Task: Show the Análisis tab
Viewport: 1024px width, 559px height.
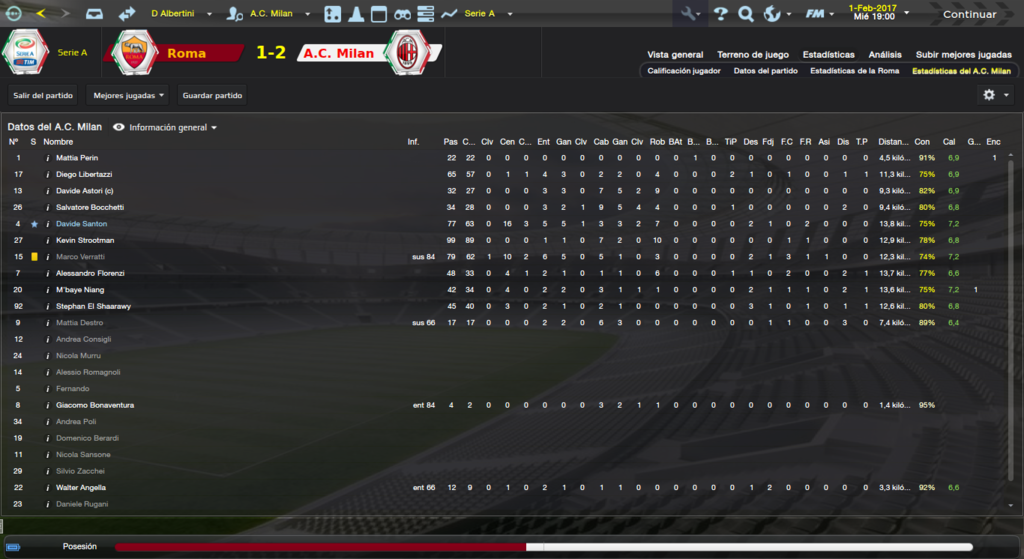Action: coord(885,54)
